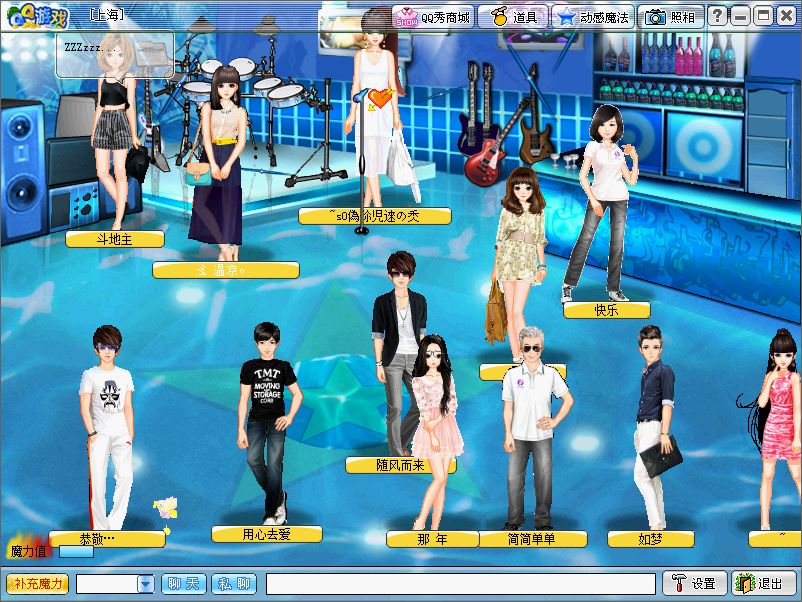This screenshot has width=802, height=602.
Task: Focus the chat message input field
Action: click(x=460, y=584)
